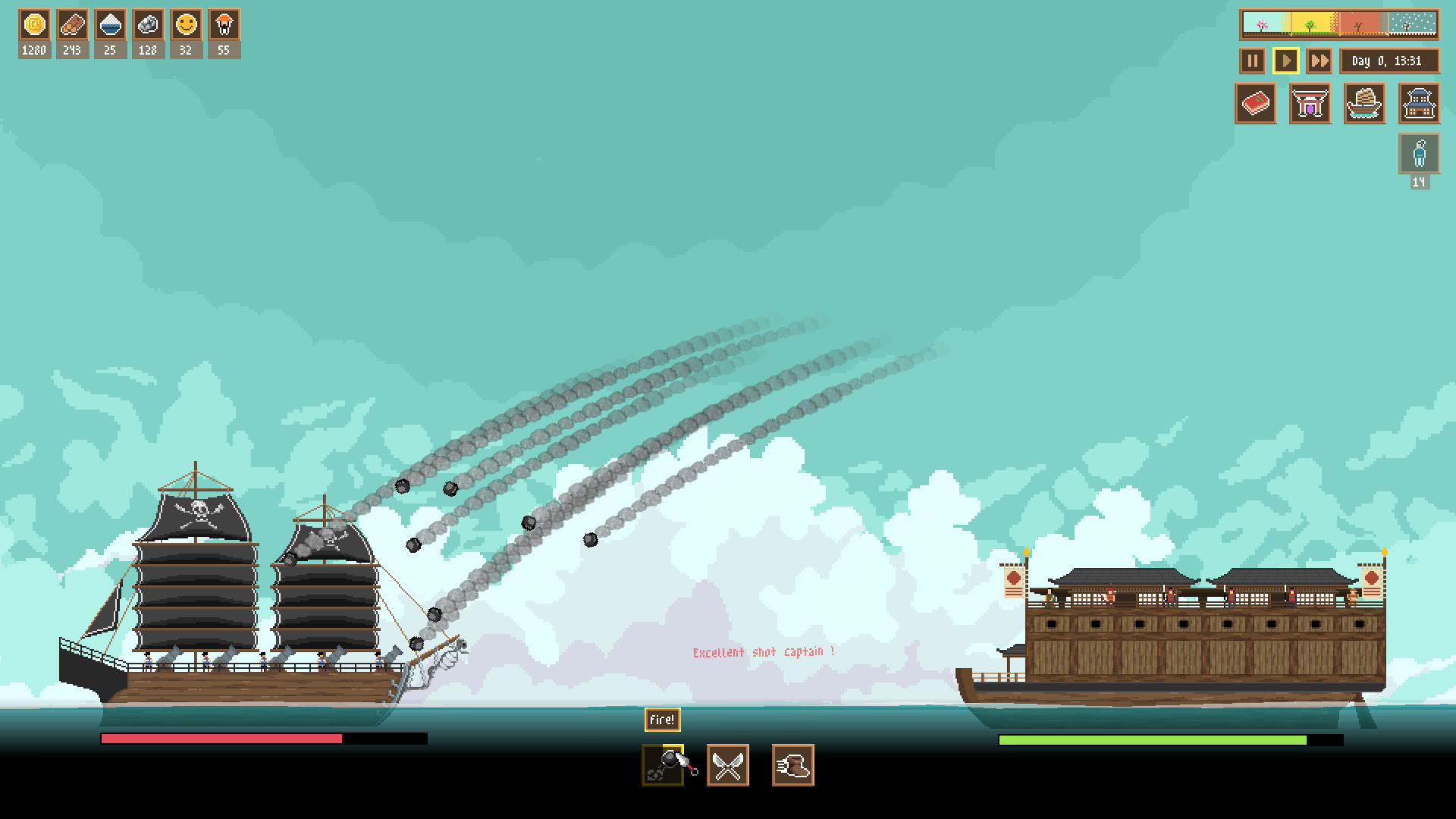The height and width of the screenshot is (819, 1456).
Task: Keep play speed active
Action: pos(1285,61)
